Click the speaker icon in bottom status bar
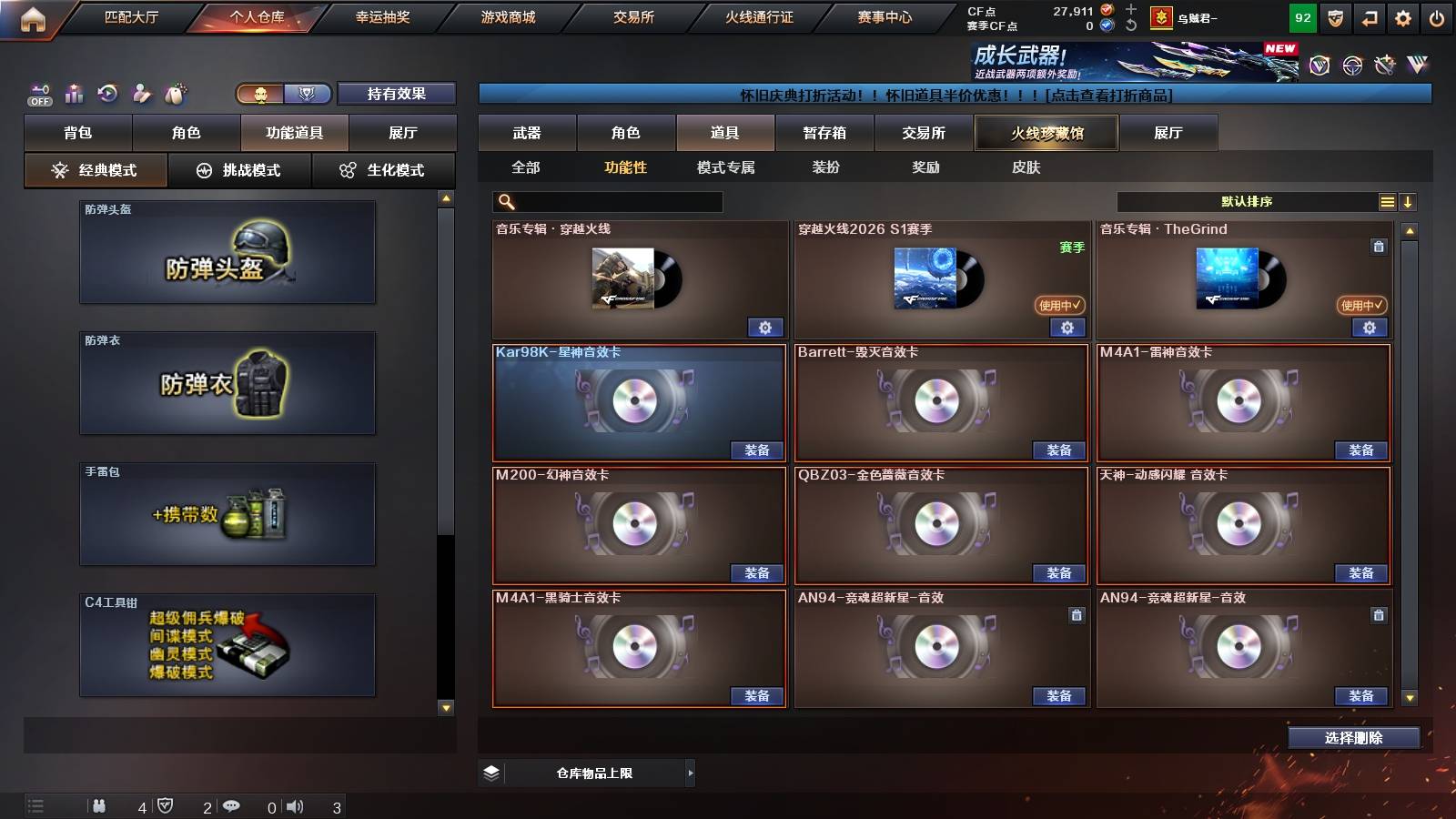Screen dimensions: 1456x819 coord(295,804)
